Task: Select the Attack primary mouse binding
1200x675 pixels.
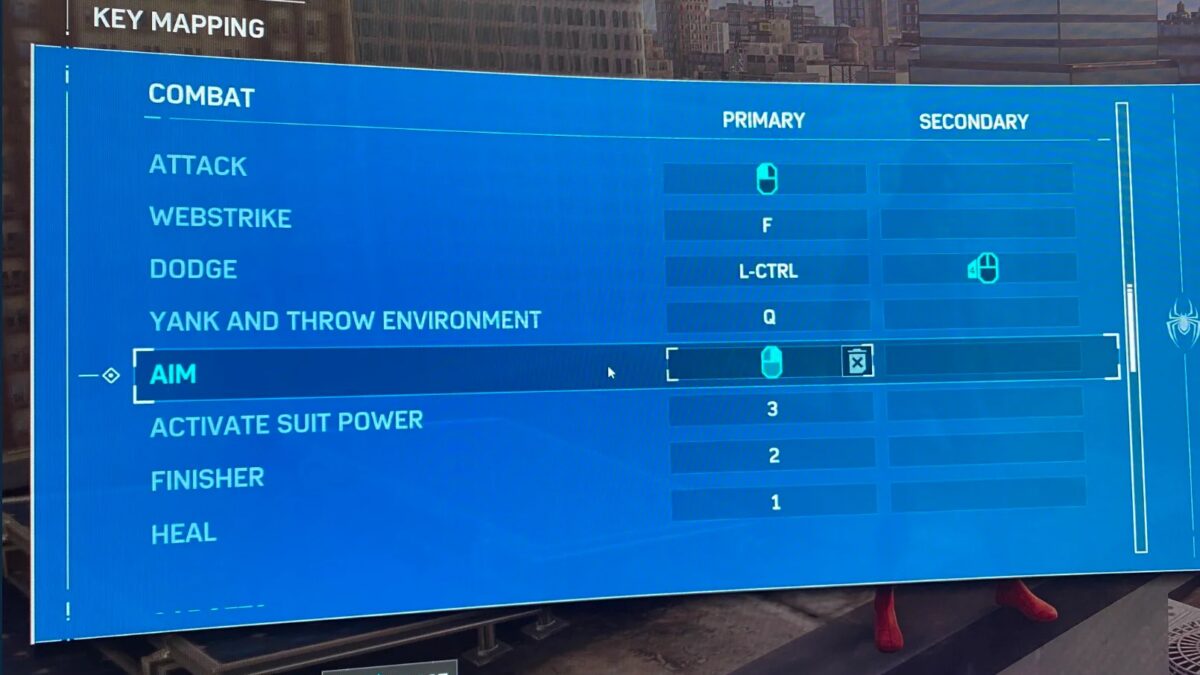Action: click(x=766, y=179)
